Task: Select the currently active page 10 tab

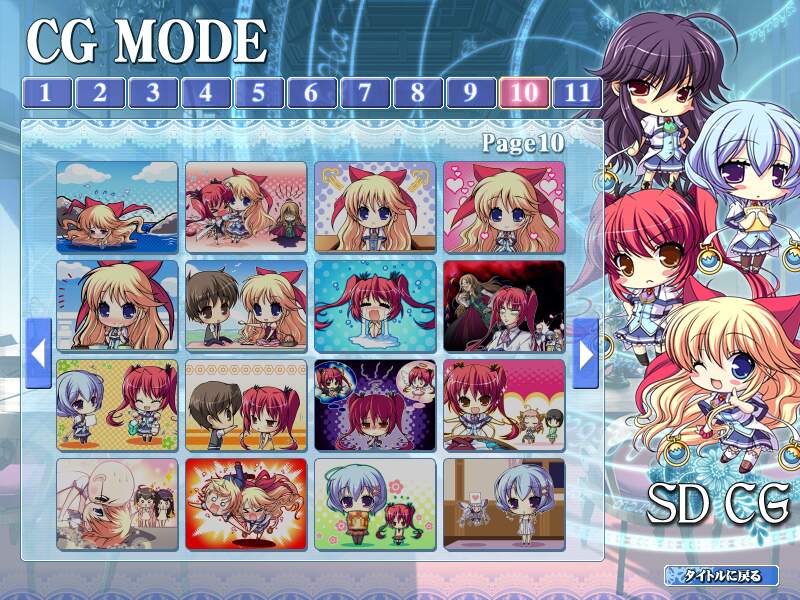Action: point(523,93)
